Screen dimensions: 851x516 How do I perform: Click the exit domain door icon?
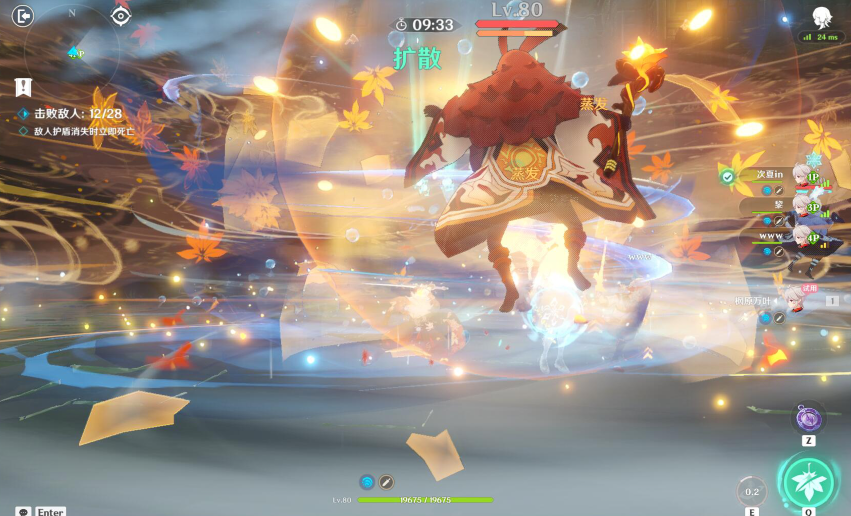23,15
